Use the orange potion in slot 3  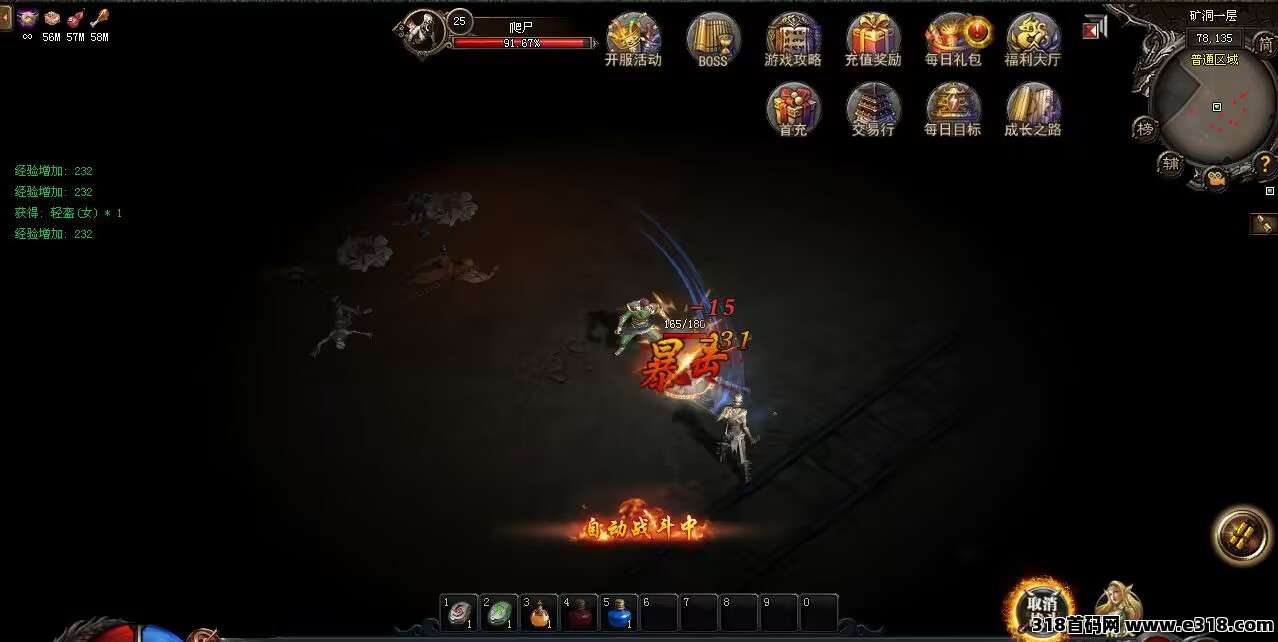(x=539, y=612)
